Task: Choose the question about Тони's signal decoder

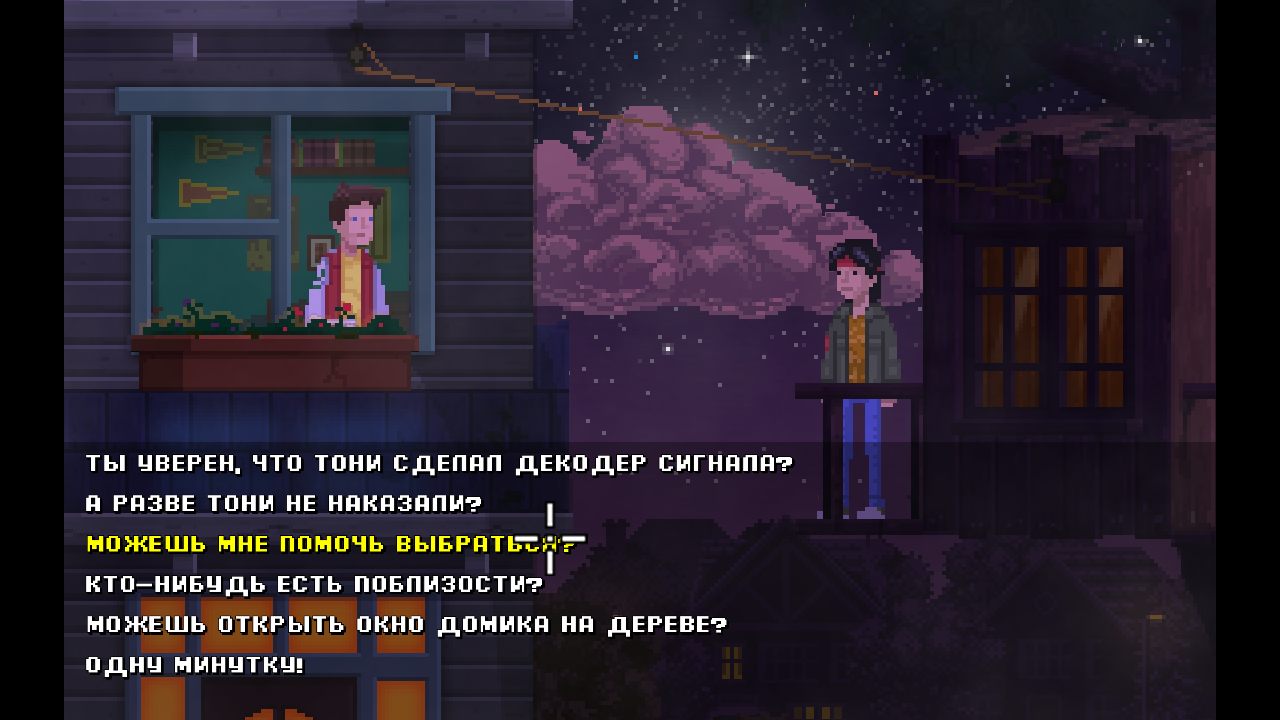Action: pyautogui.click(x=430, y=464)
